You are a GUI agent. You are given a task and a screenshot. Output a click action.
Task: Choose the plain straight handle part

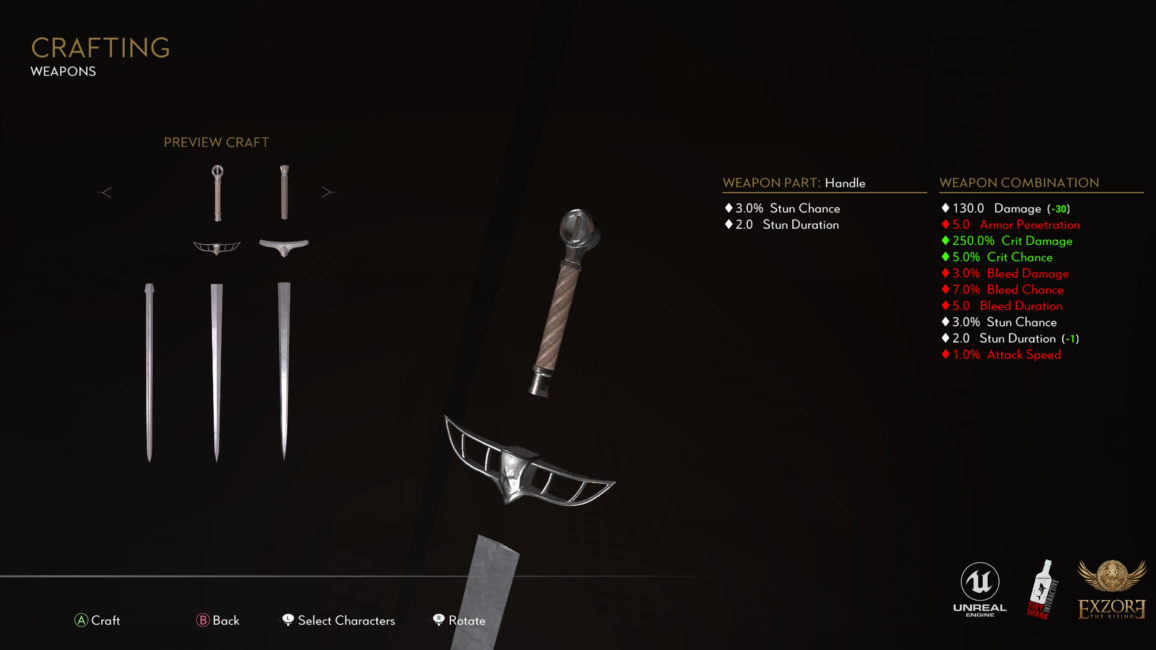(x=284, y=192)
